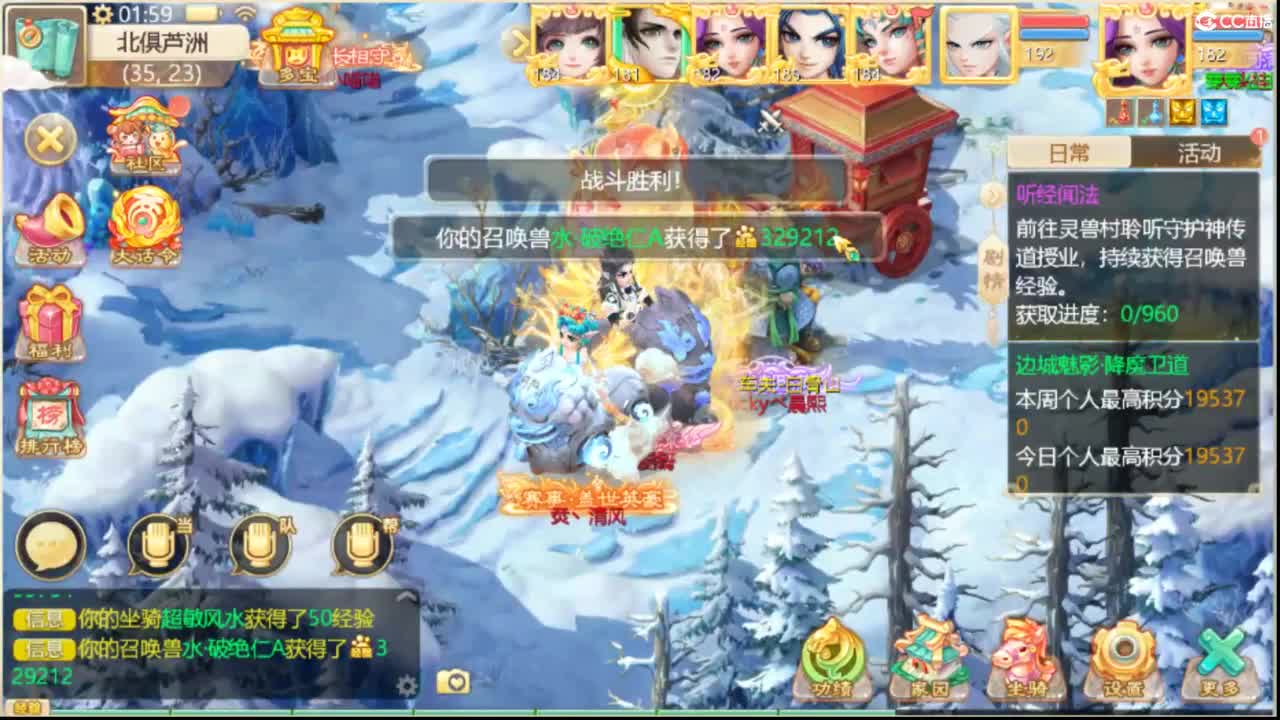Screen dimensions: 1280x720
Task: Open the 福利 welfare gift icon
Action: (52, 320)
